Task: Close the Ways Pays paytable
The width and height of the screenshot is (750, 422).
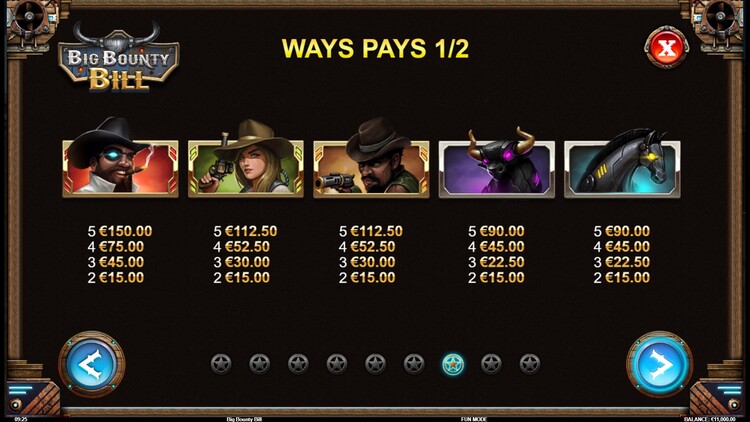Action: point(666,47)
